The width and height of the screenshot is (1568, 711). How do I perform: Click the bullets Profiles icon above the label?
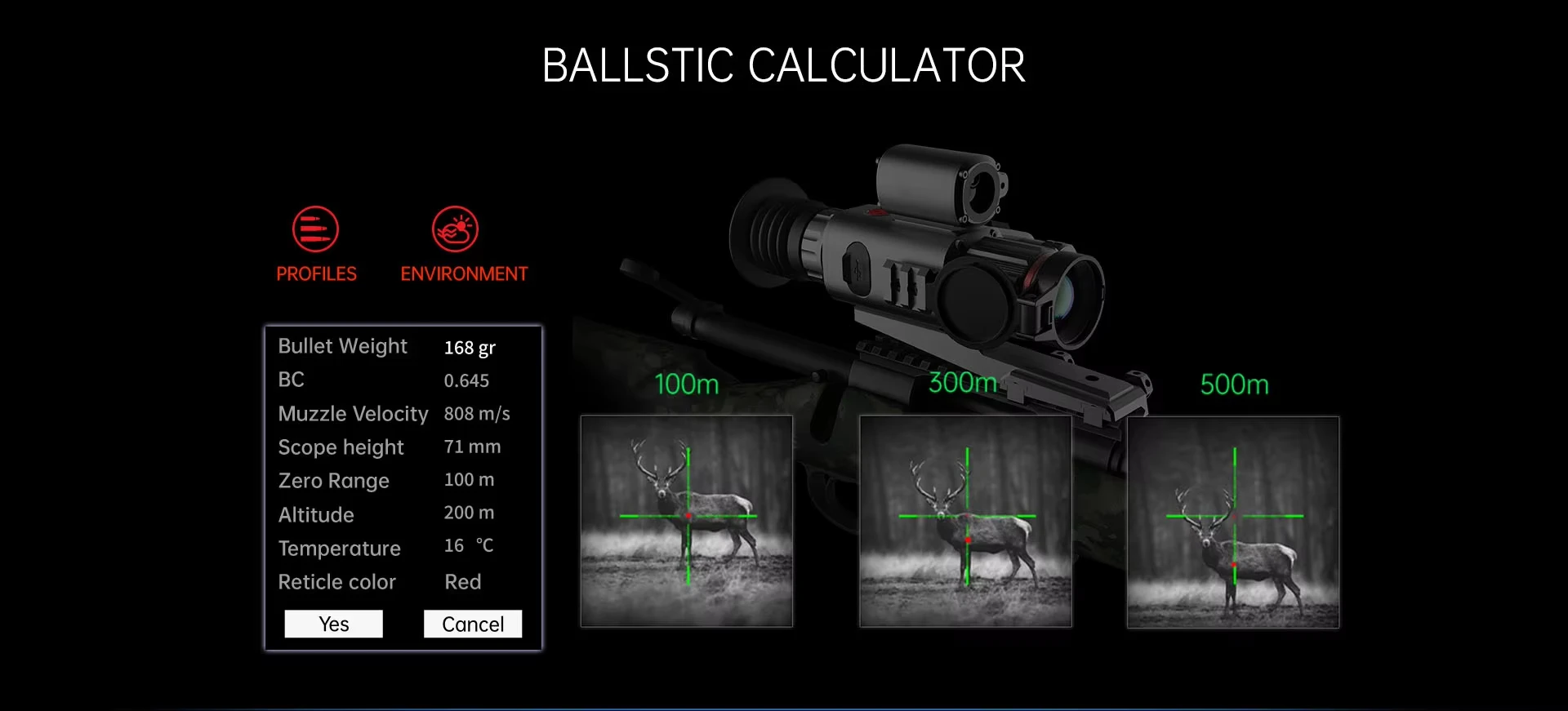click(316, 230)
